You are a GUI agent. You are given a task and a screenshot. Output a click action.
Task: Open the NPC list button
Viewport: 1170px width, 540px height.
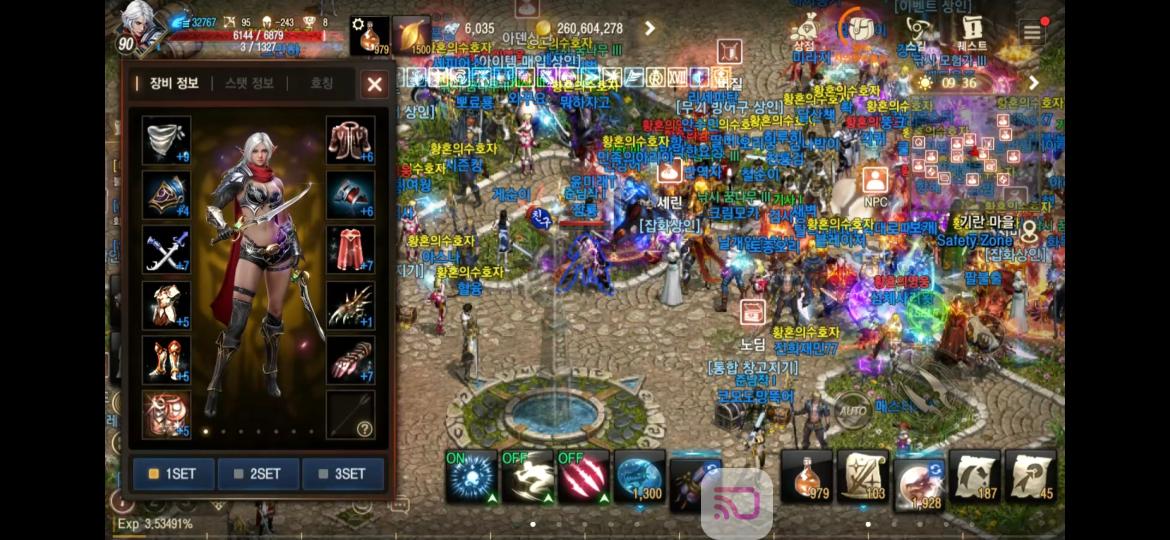tap(876, 184)
